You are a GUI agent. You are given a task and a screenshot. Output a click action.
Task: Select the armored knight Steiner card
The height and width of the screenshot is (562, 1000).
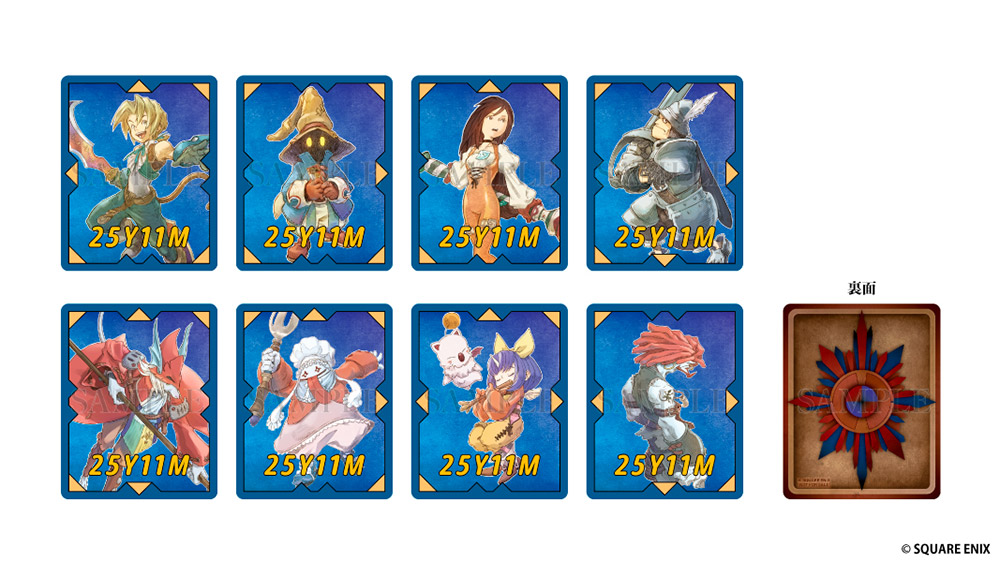coord(664,173)
